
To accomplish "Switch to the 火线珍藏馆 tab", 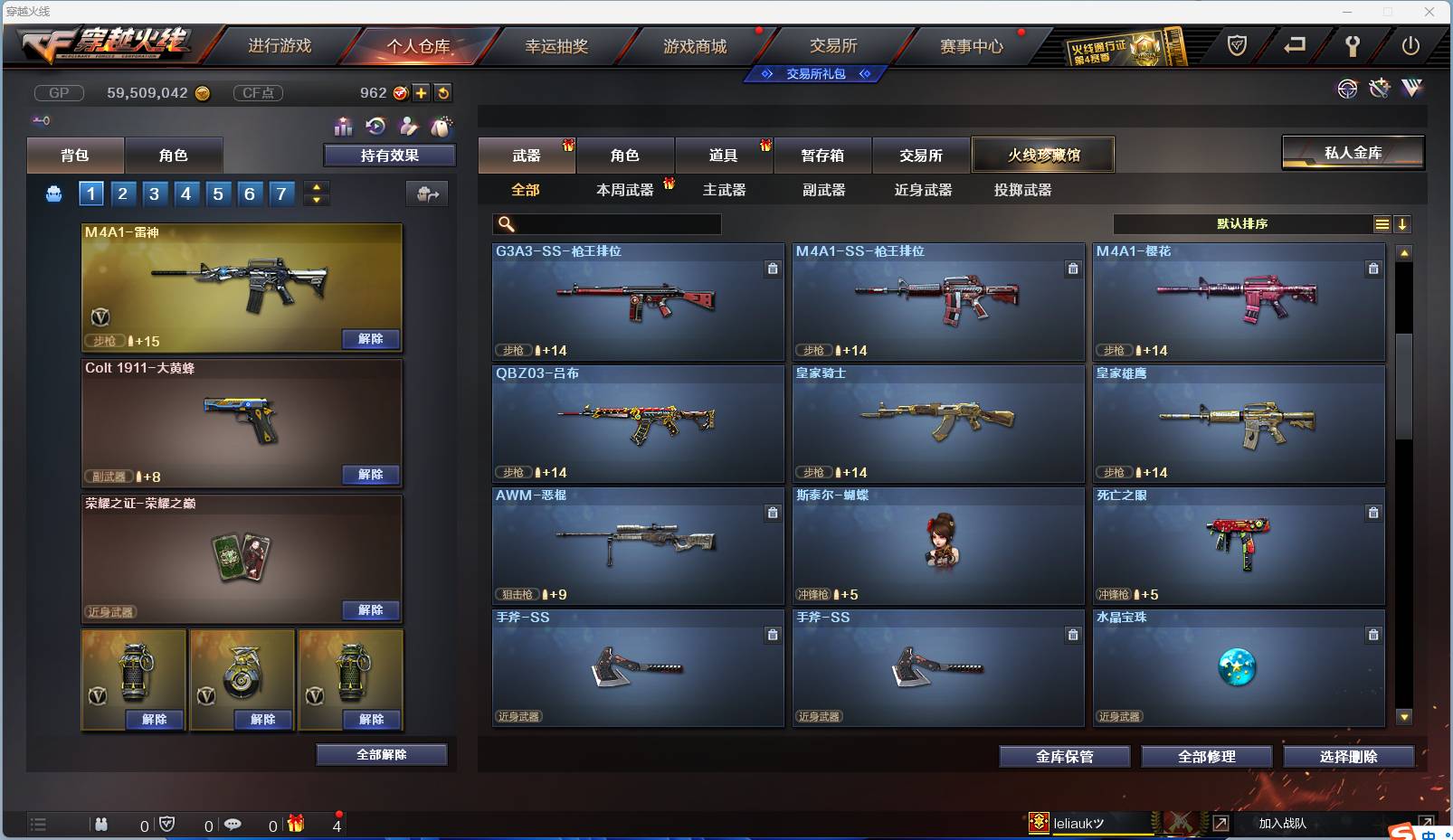I will click(1043, 155).
